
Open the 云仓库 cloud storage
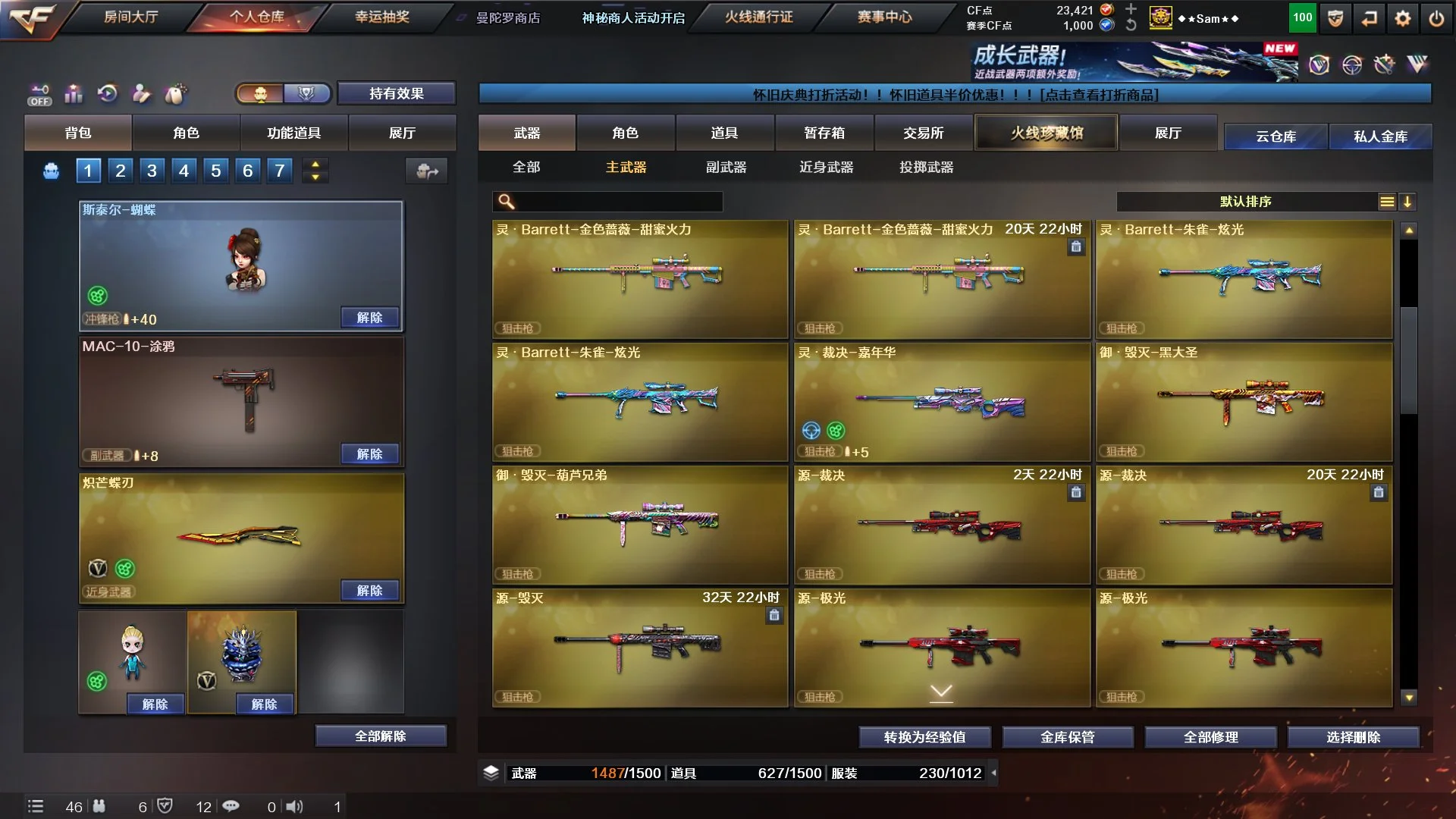1276,136
